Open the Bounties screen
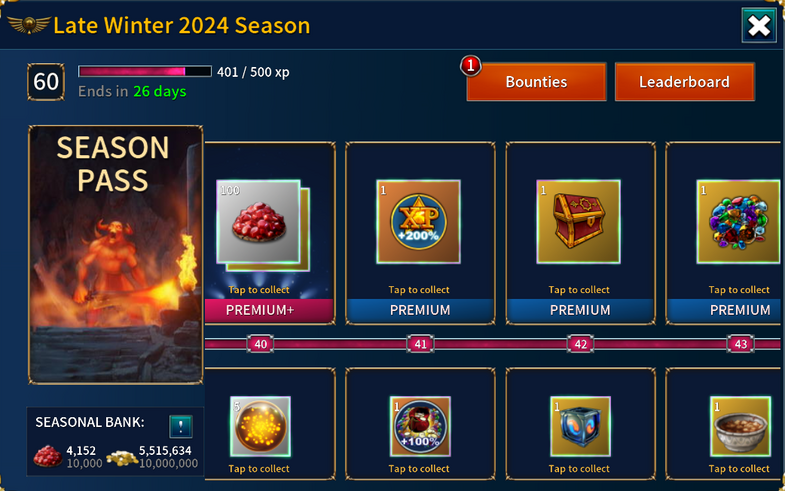Screen dimensions: 785x491 tap(536, 82)
